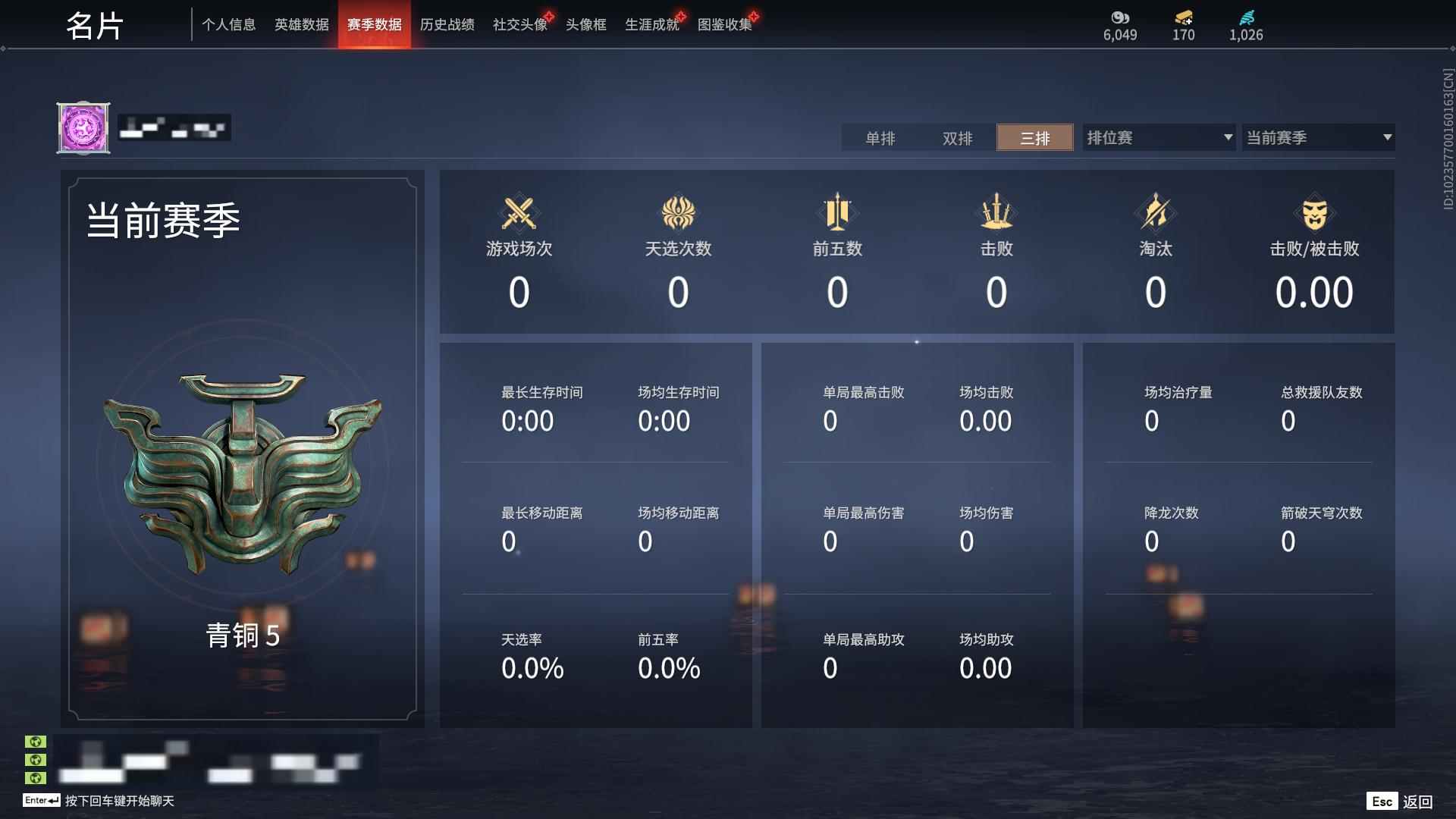Click the 击败 sword stat icon
The width and height of the screenshot is (1456, 819).
[996, 215]
